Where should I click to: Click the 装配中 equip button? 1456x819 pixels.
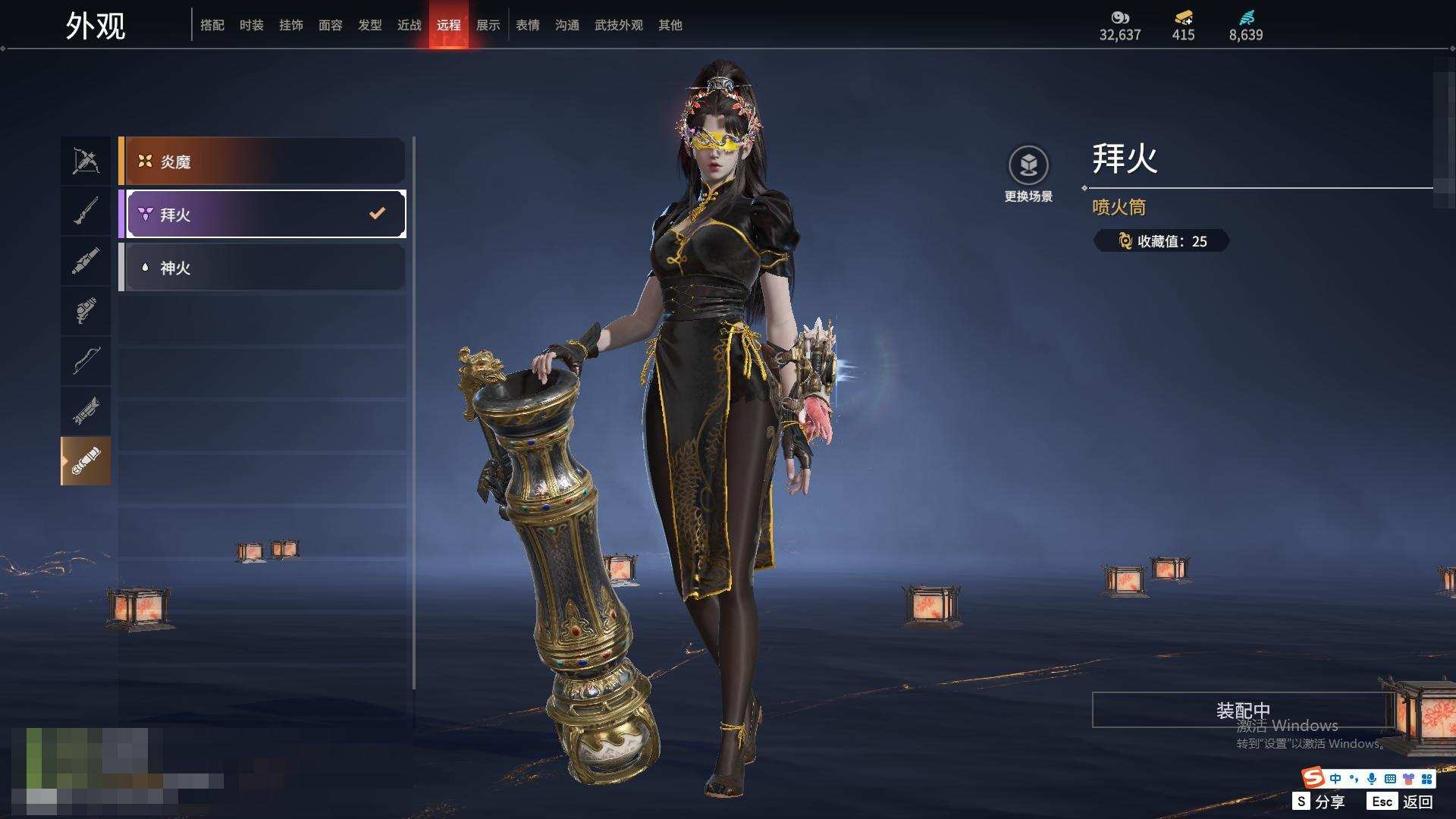point(1242,711)
